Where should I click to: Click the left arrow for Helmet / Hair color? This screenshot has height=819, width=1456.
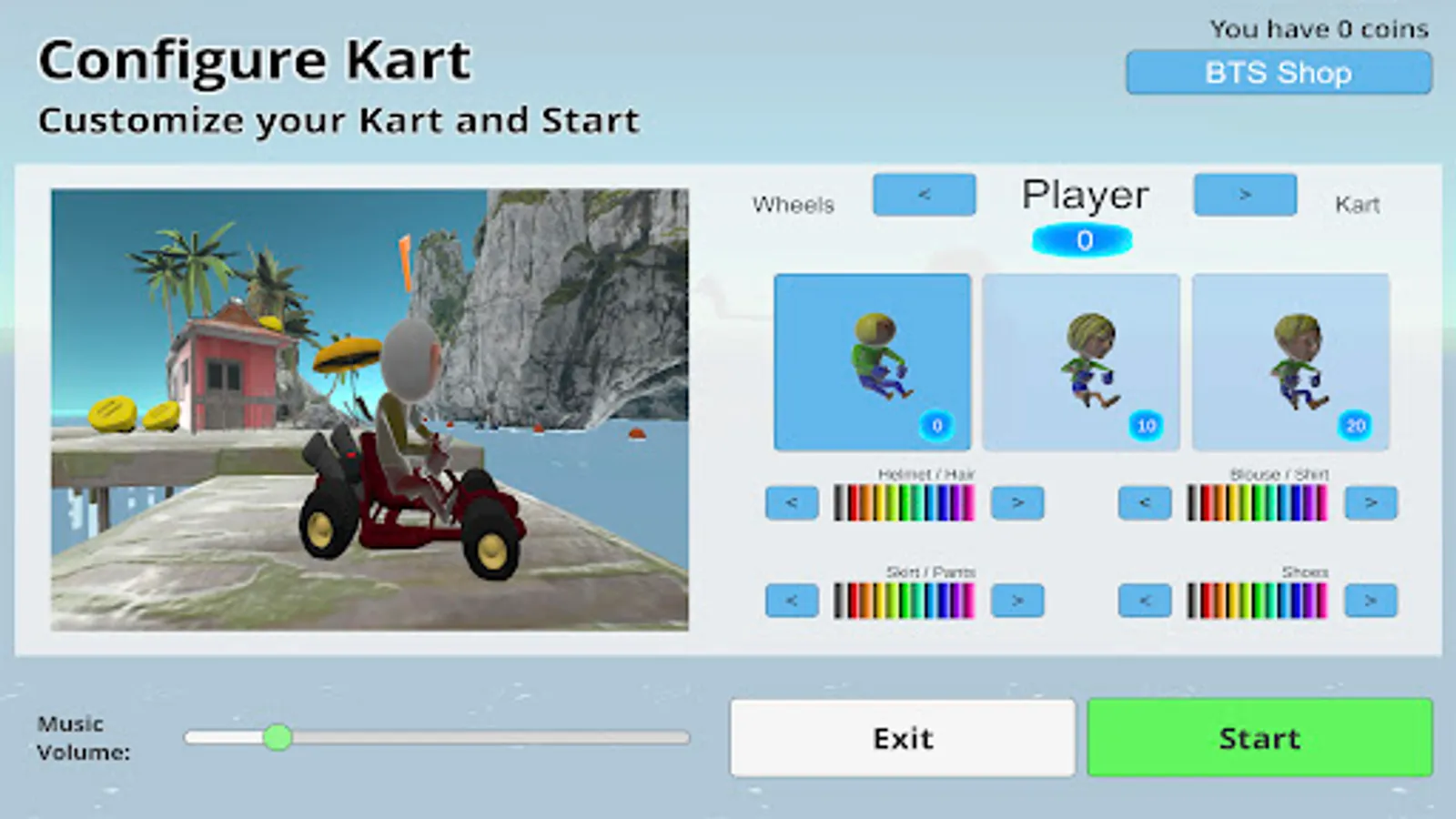click(x=791, y=502)
